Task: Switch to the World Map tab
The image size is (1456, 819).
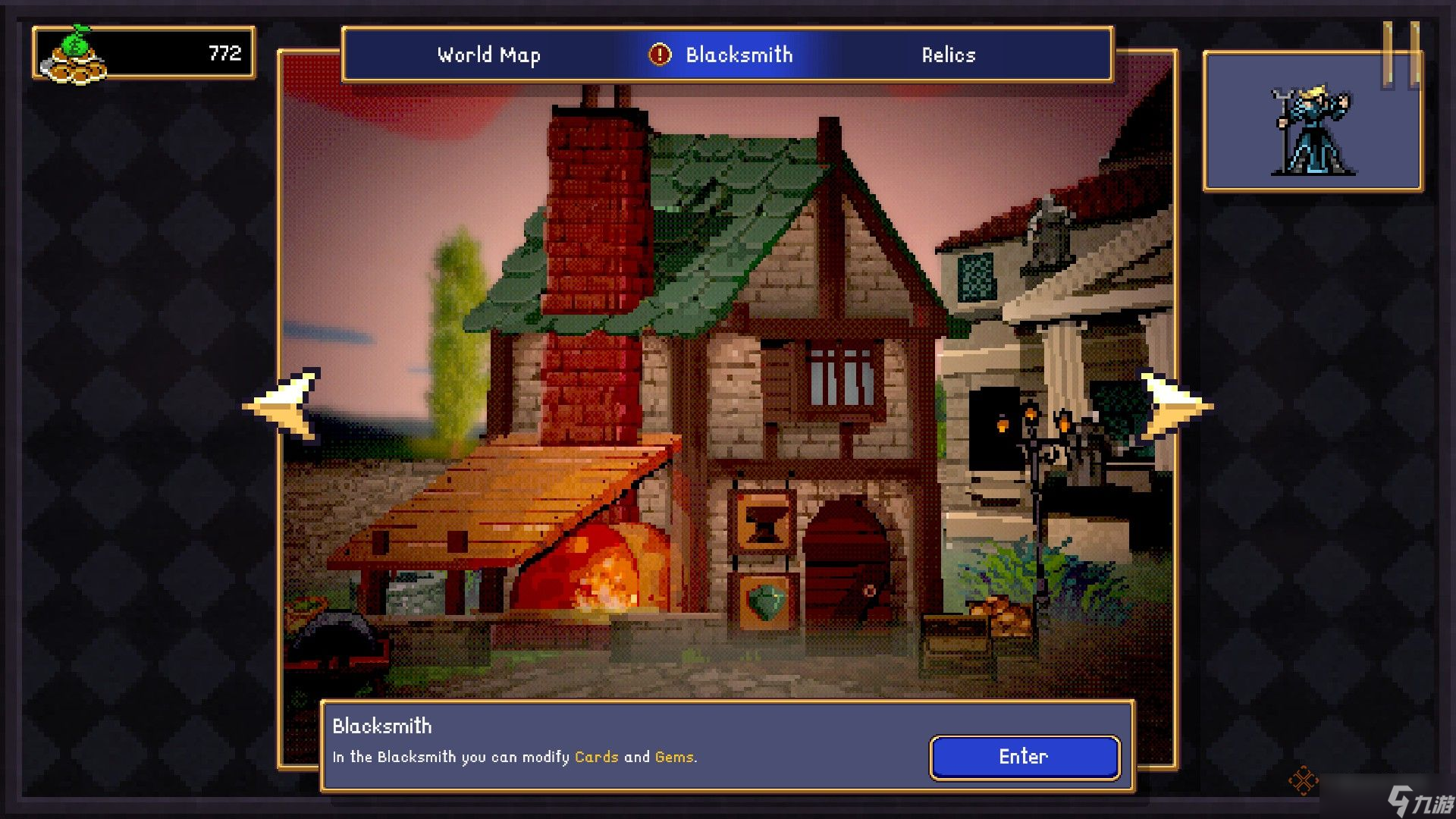Action: click(488, 55)
